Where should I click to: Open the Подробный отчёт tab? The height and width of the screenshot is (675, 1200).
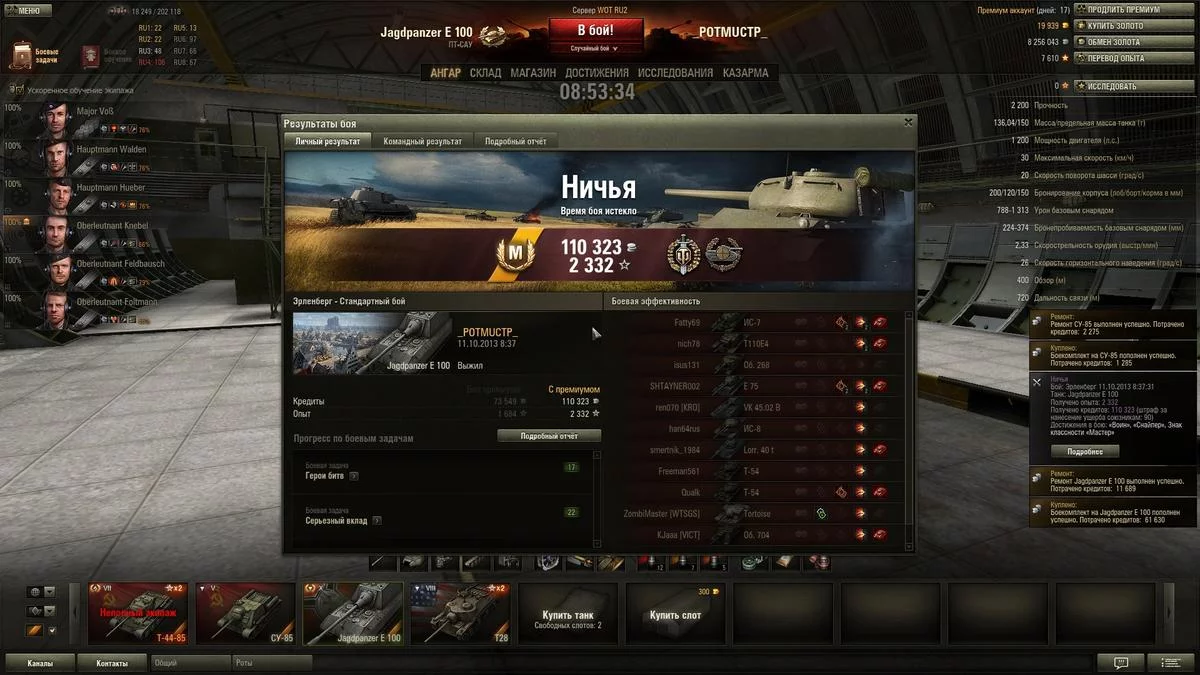[x=515, y=141]
